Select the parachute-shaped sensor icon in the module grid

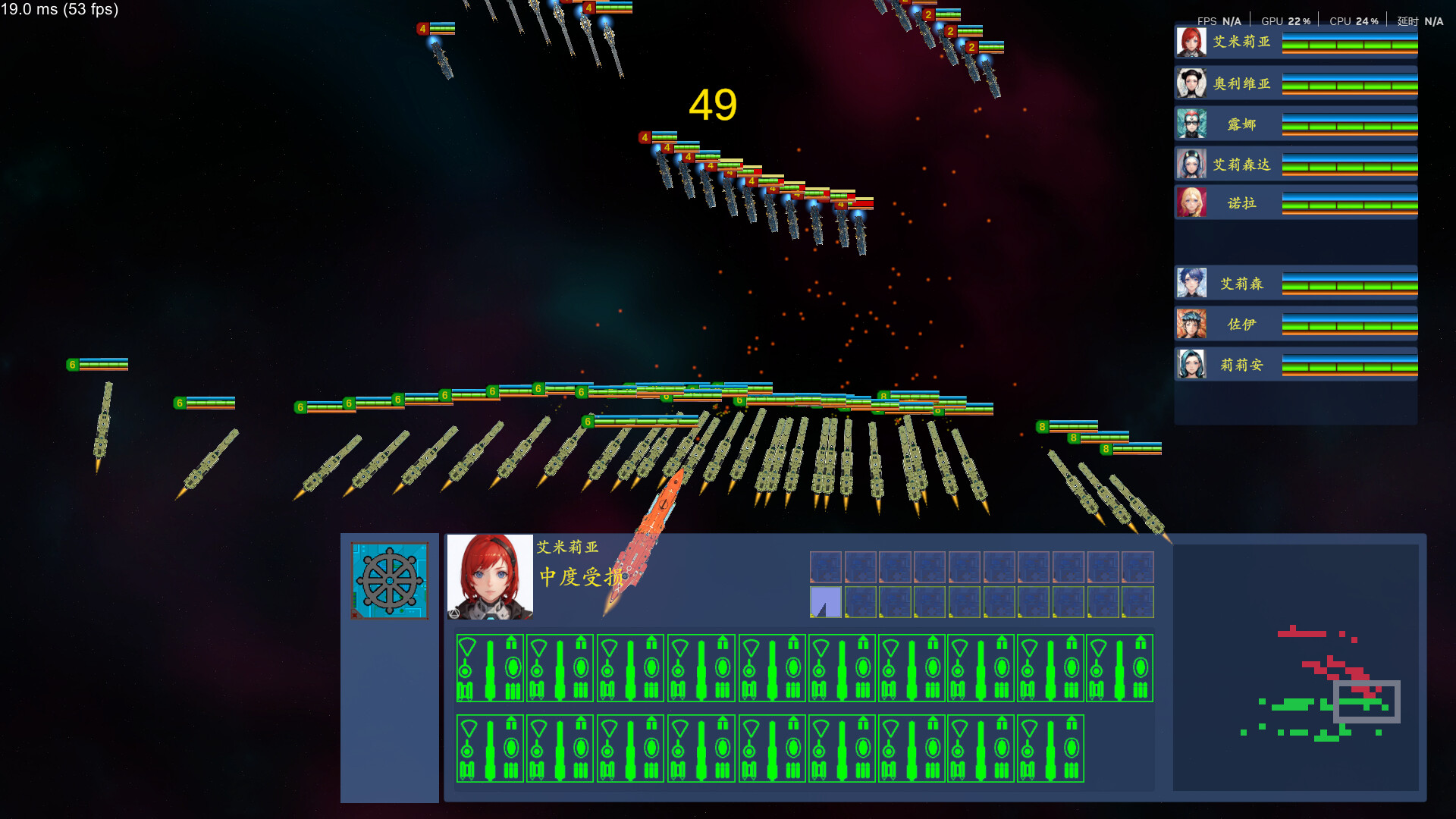coord(466,646)
